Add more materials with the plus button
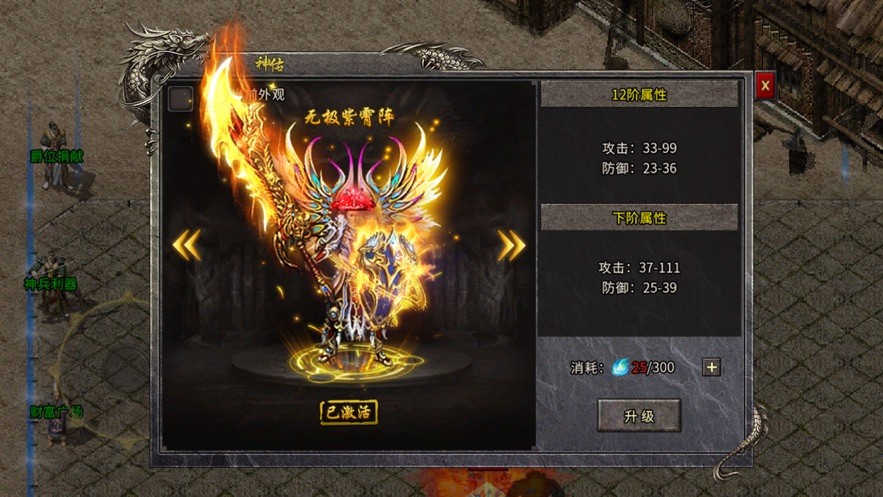This screenshot has width=883, height=497. tap(711, 367)
